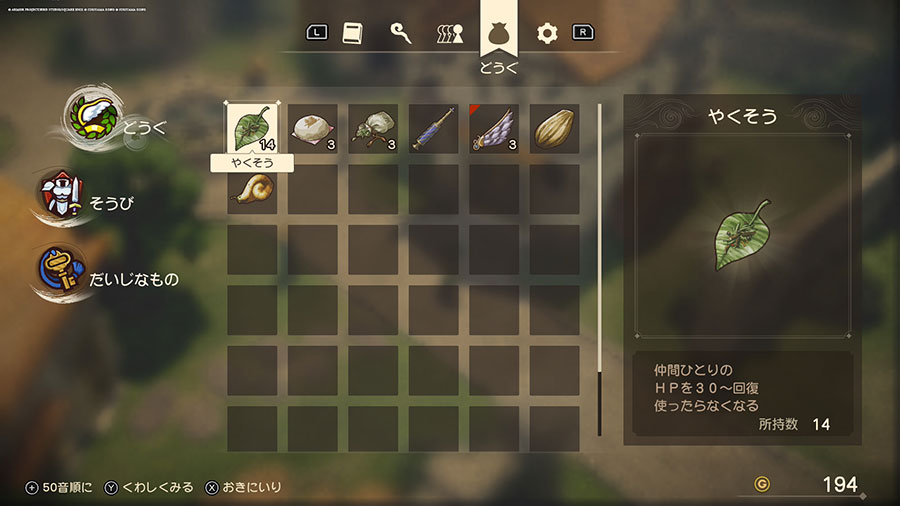Select the snail shell item slot
This screenshot has width=900, height=506.
coord(251,188)
